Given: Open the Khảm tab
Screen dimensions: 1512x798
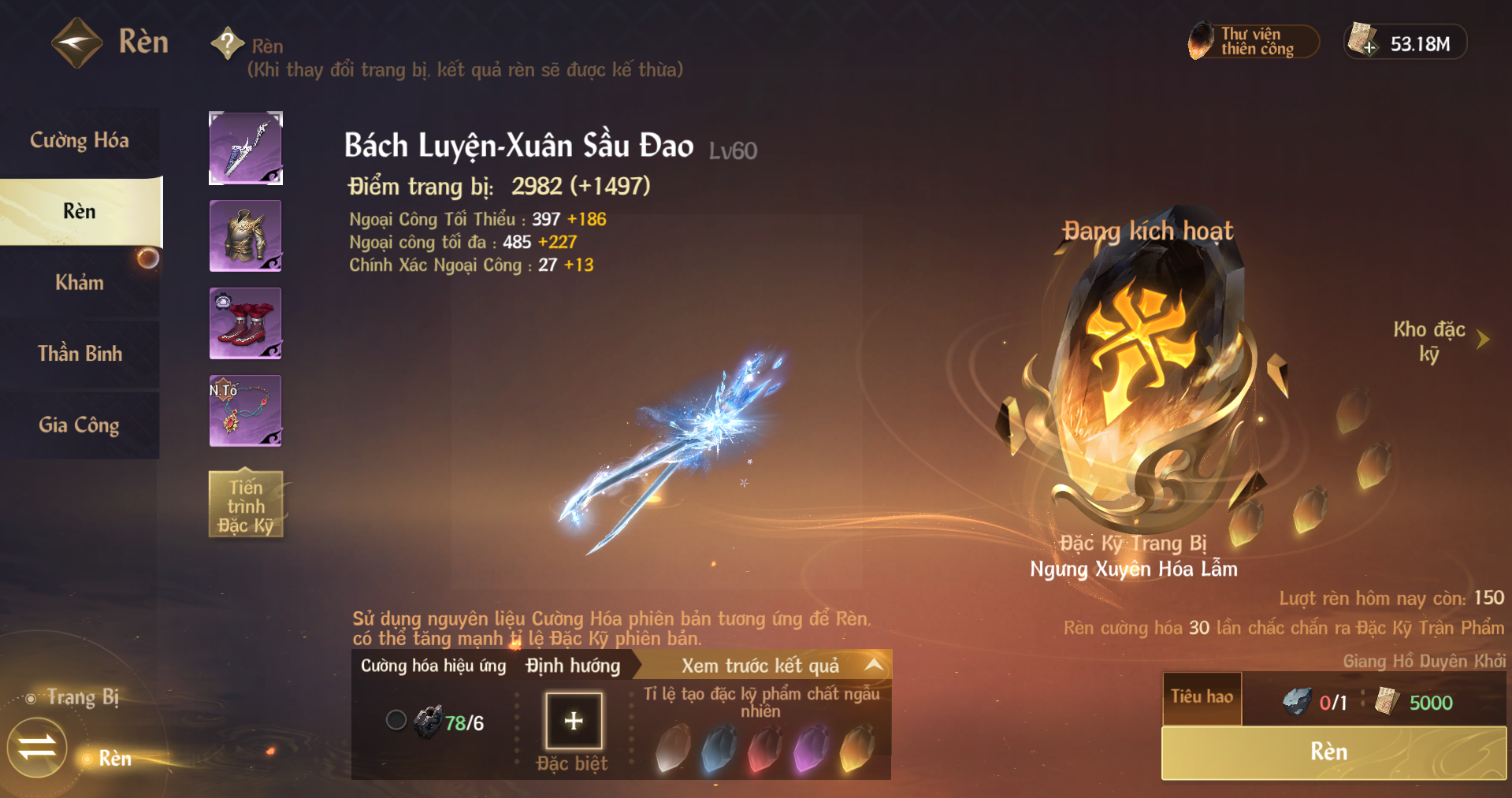Looking at the screenshot, I should tap(80, 282).
